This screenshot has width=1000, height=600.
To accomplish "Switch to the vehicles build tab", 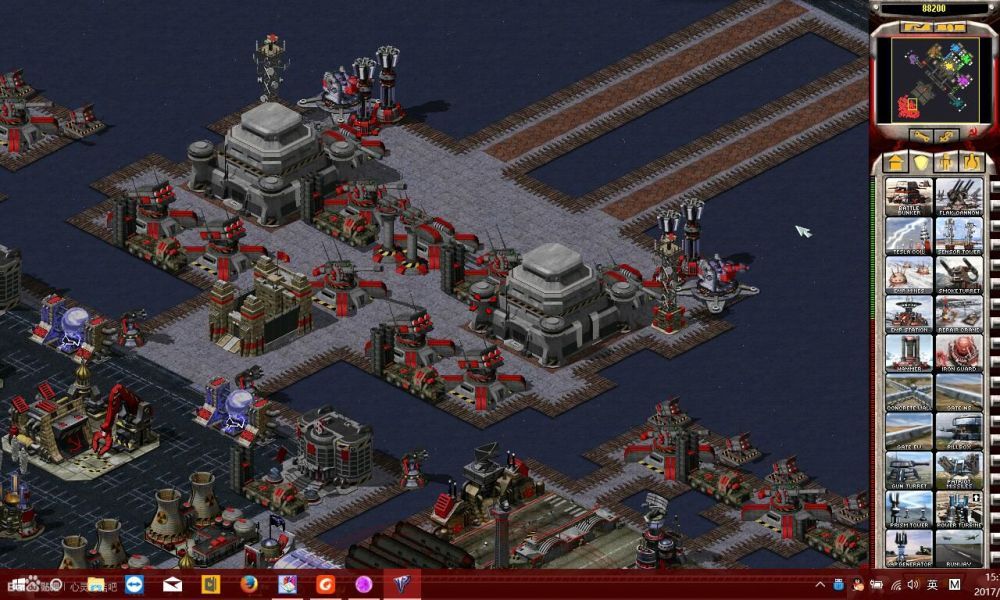I will (x=971, y=162).
